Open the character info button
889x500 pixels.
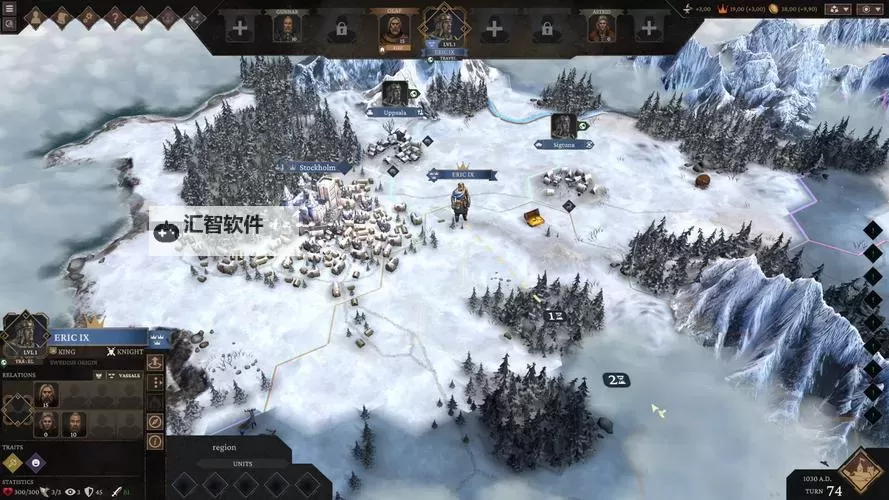tap(156, 440)
